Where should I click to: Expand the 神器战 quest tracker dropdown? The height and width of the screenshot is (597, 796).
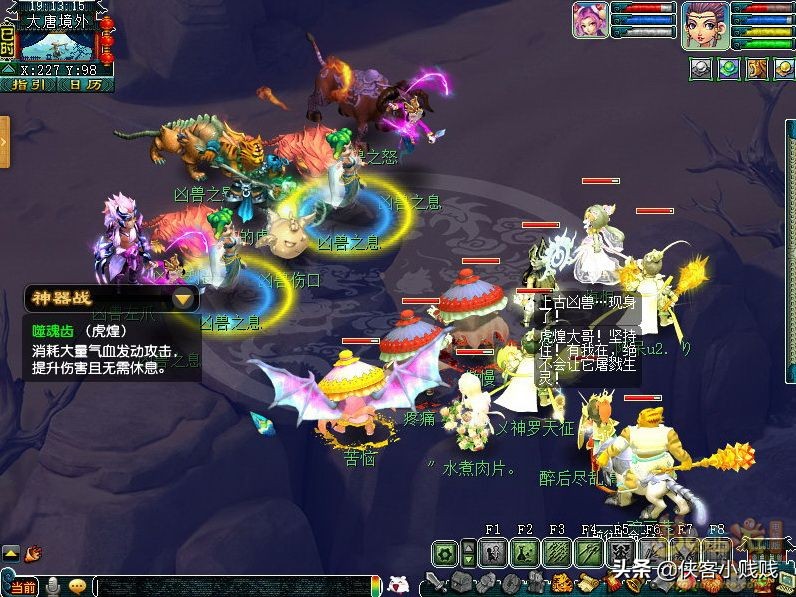tap(183, 299)
